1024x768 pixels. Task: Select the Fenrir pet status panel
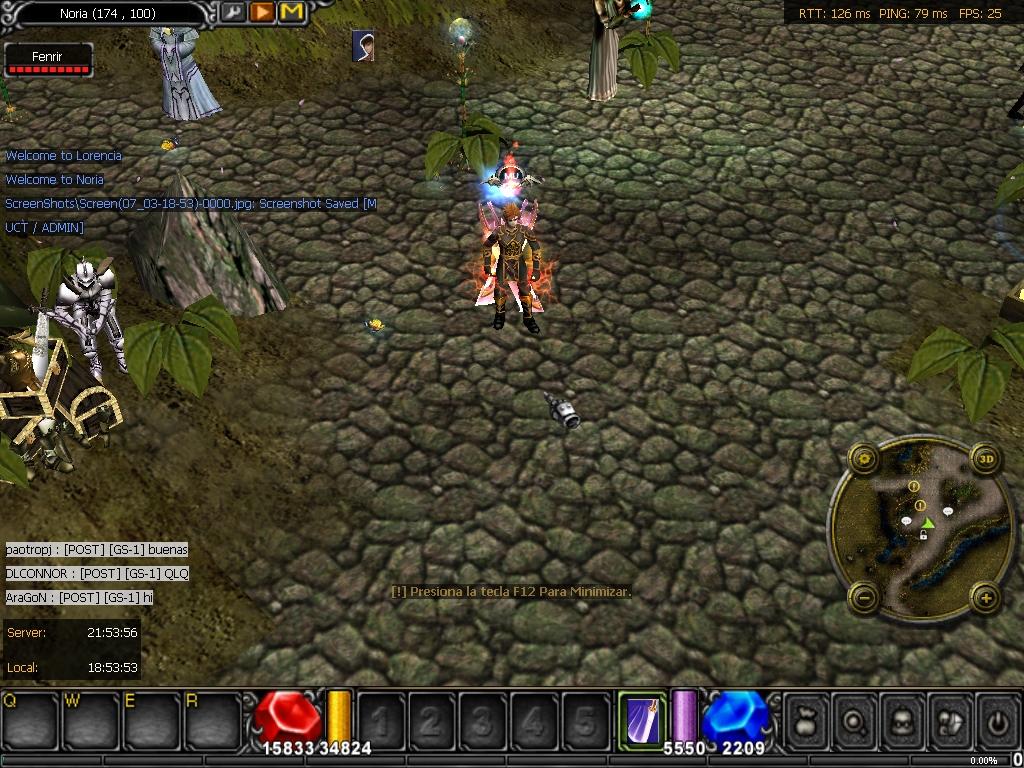coord(48,60)
